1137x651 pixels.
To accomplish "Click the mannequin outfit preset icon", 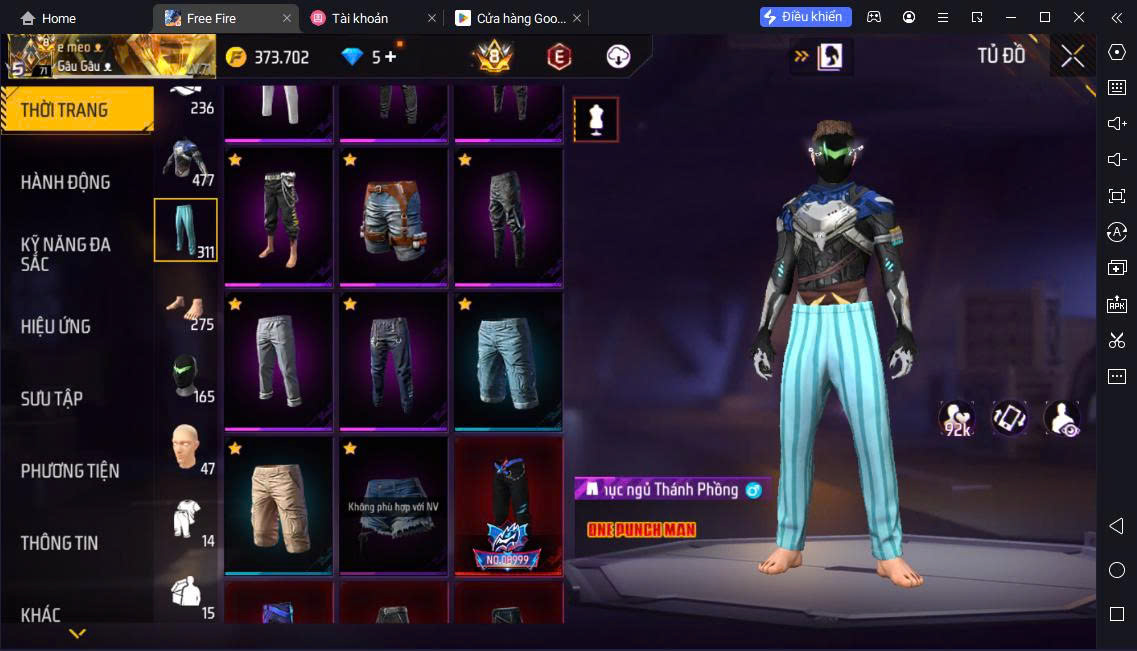I will click(x=596, y=120).
